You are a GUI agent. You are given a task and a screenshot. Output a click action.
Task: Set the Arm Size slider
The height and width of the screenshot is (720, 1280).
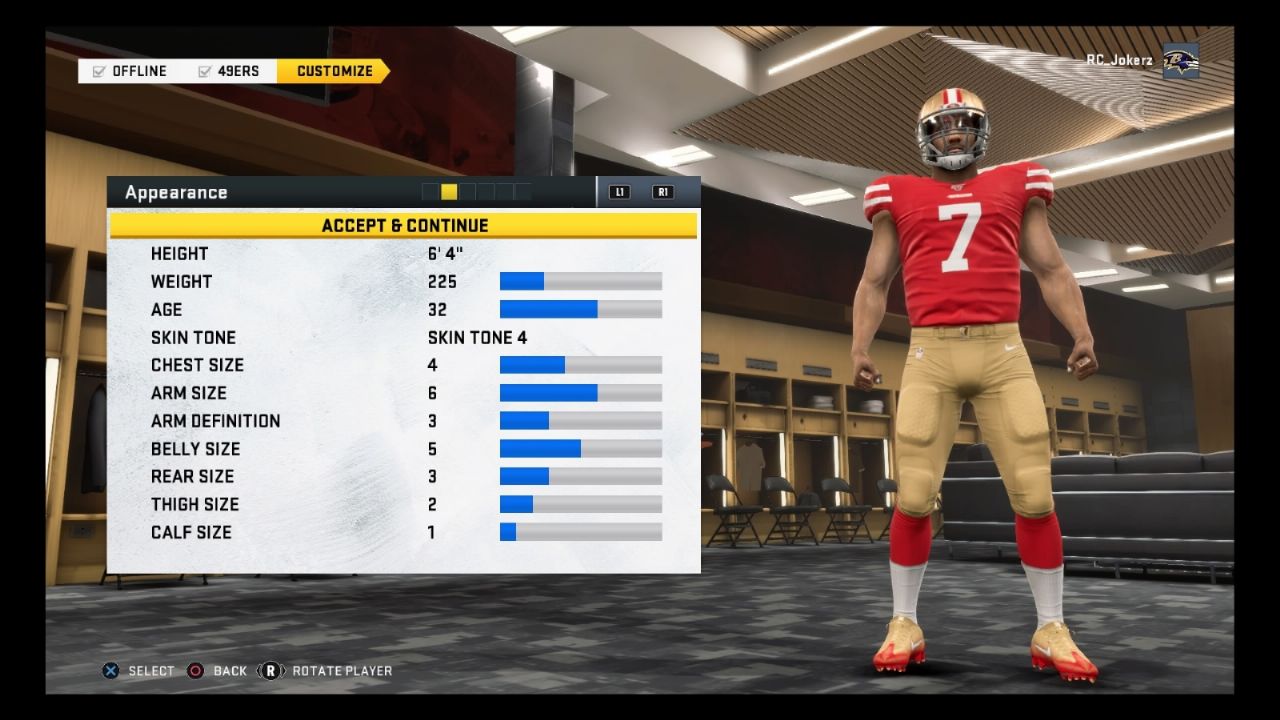pos(580,393)
